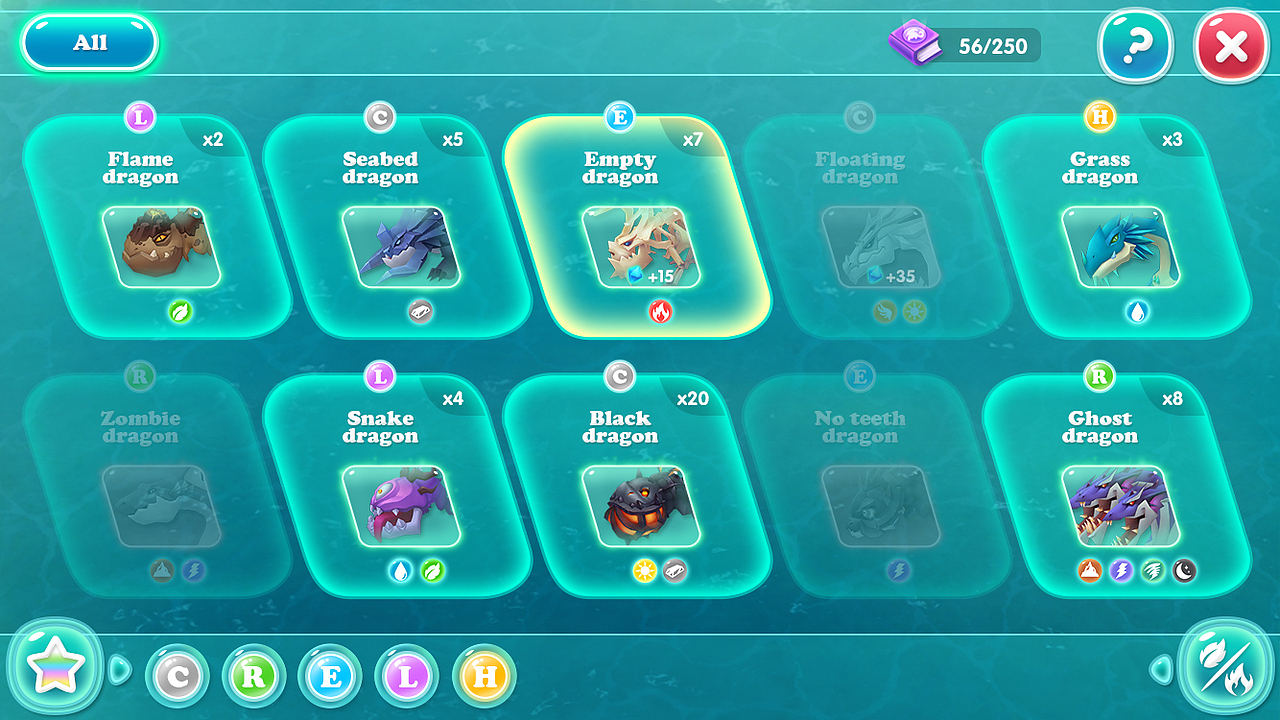The width and height of the screenshot is (1280, 720).
Task: Filter by the purple L rarity
Action: (408, 676)
